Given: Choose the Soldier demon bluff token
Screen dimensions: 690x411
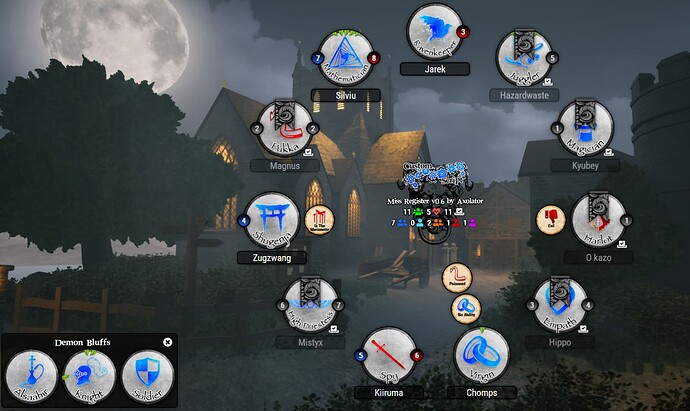Looking at the screenshot, I should (146, 377).
